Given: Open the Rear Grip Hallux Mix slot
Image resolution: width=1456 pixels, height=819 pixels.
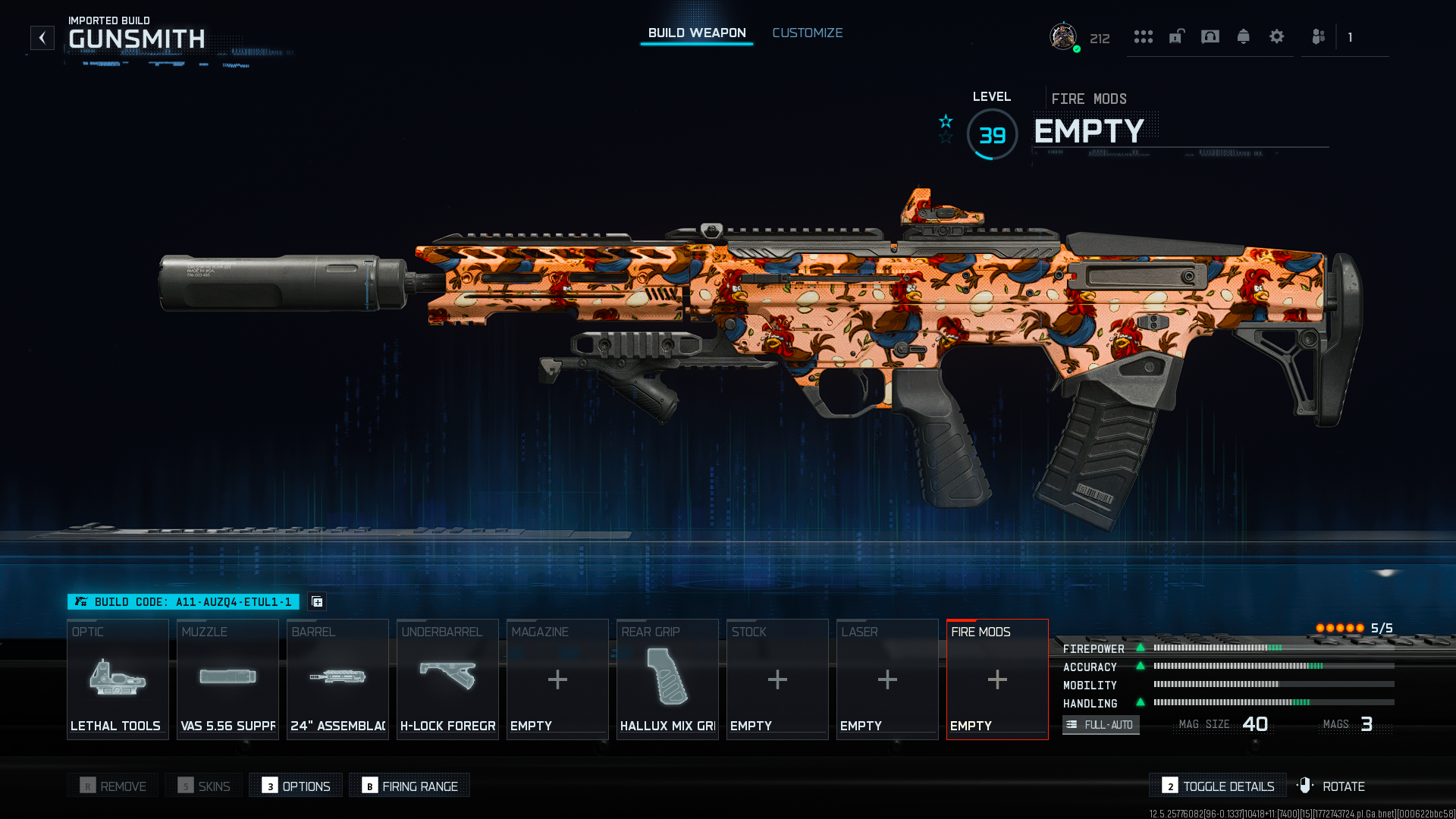Looking at the screenshot, I should point(667,679).
